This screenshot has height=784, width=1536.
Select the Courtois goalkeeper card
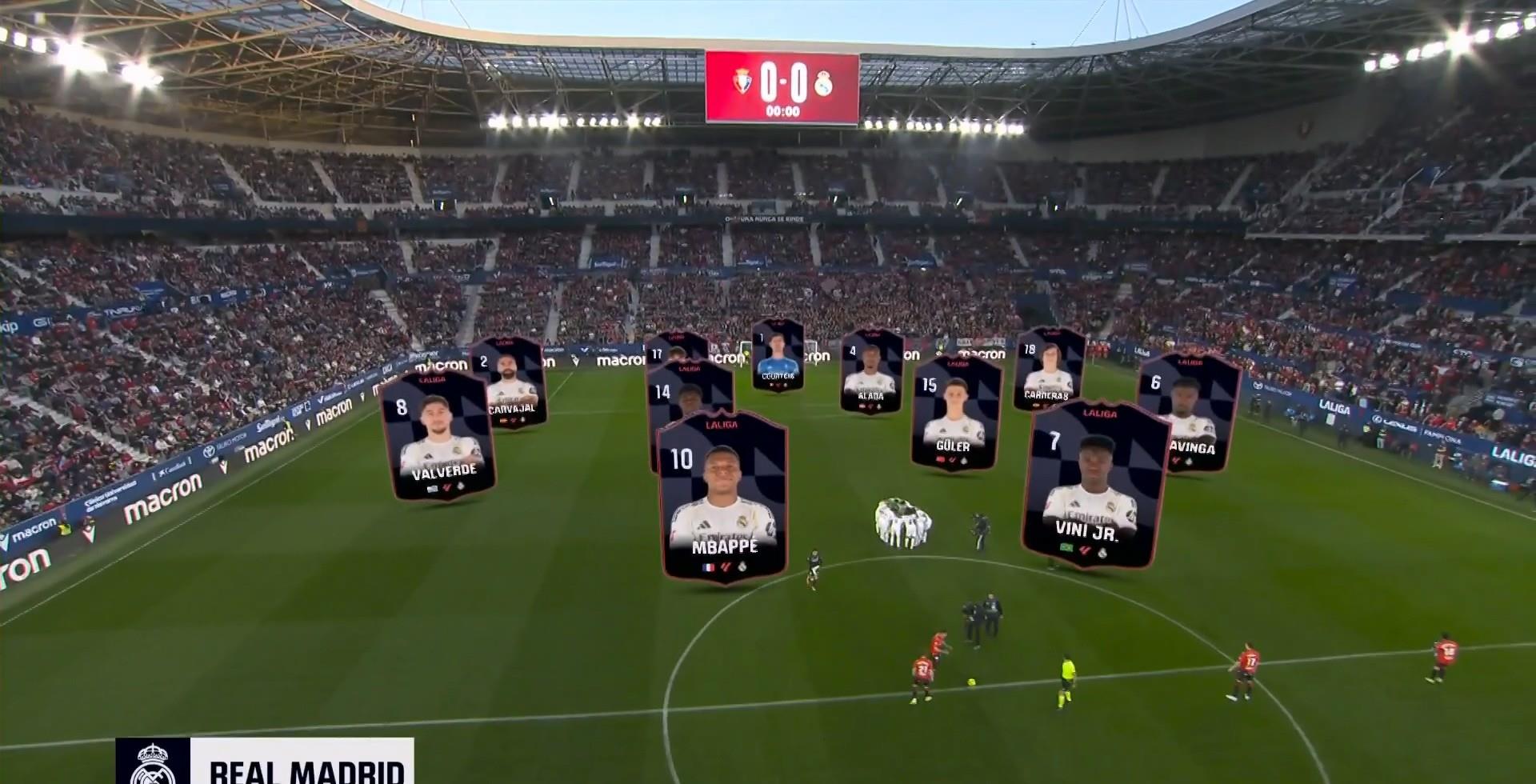pyautogui.click(x=778, y=354)
